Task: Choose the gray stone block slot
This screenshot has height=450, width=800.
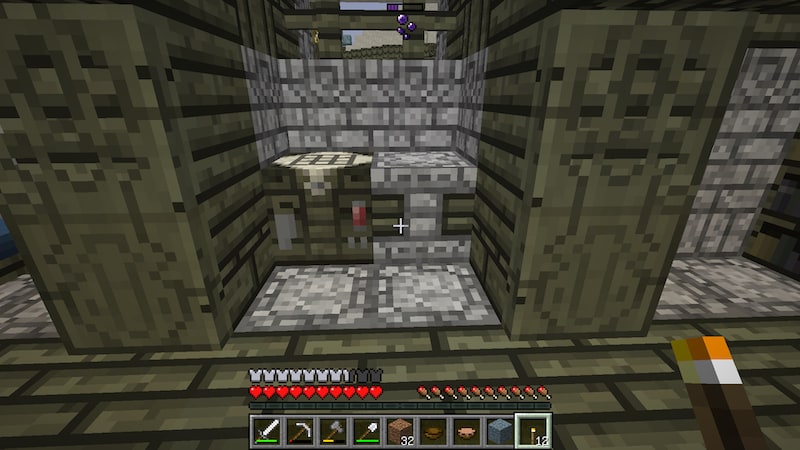Action: tap(499, 430)
